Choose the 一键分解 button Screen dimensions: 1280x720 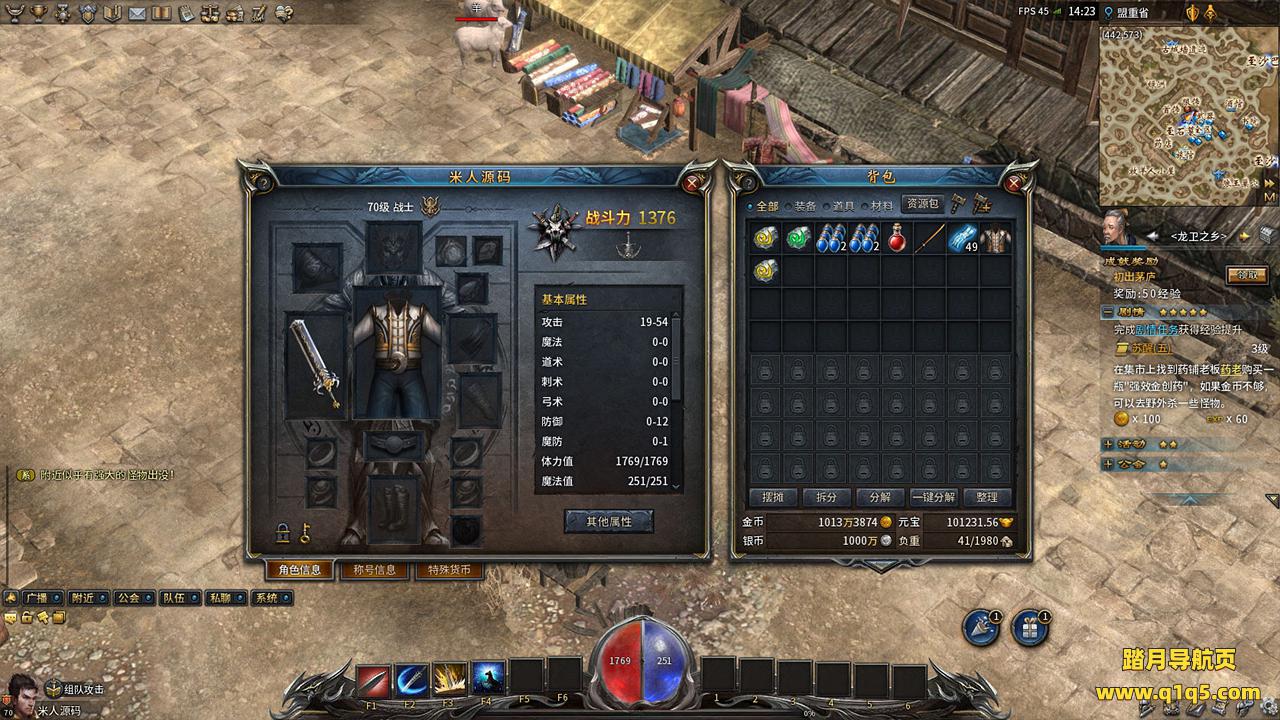click(933, 497)
